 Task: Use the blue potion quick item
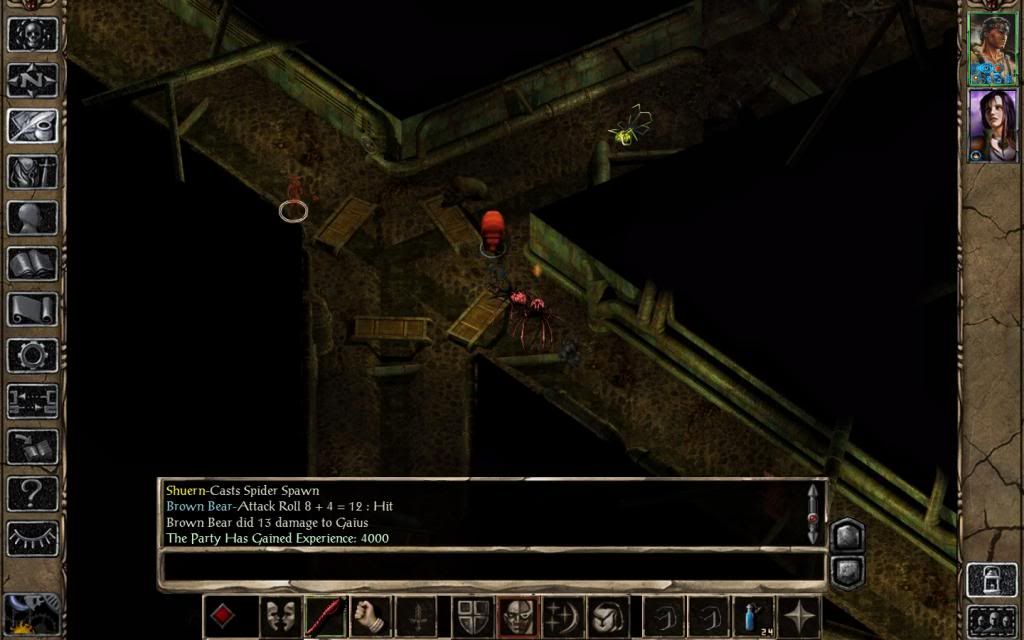click(x=753, y=616)
